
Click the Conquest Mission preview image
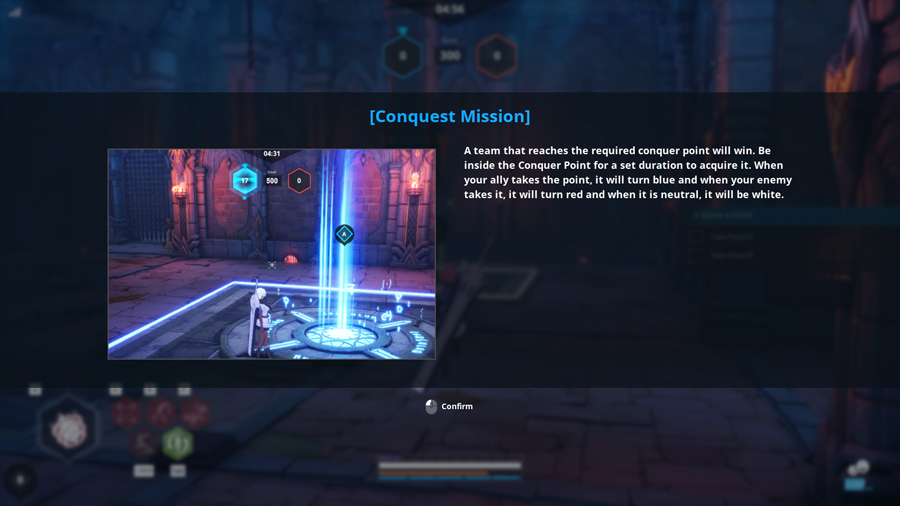271,254
